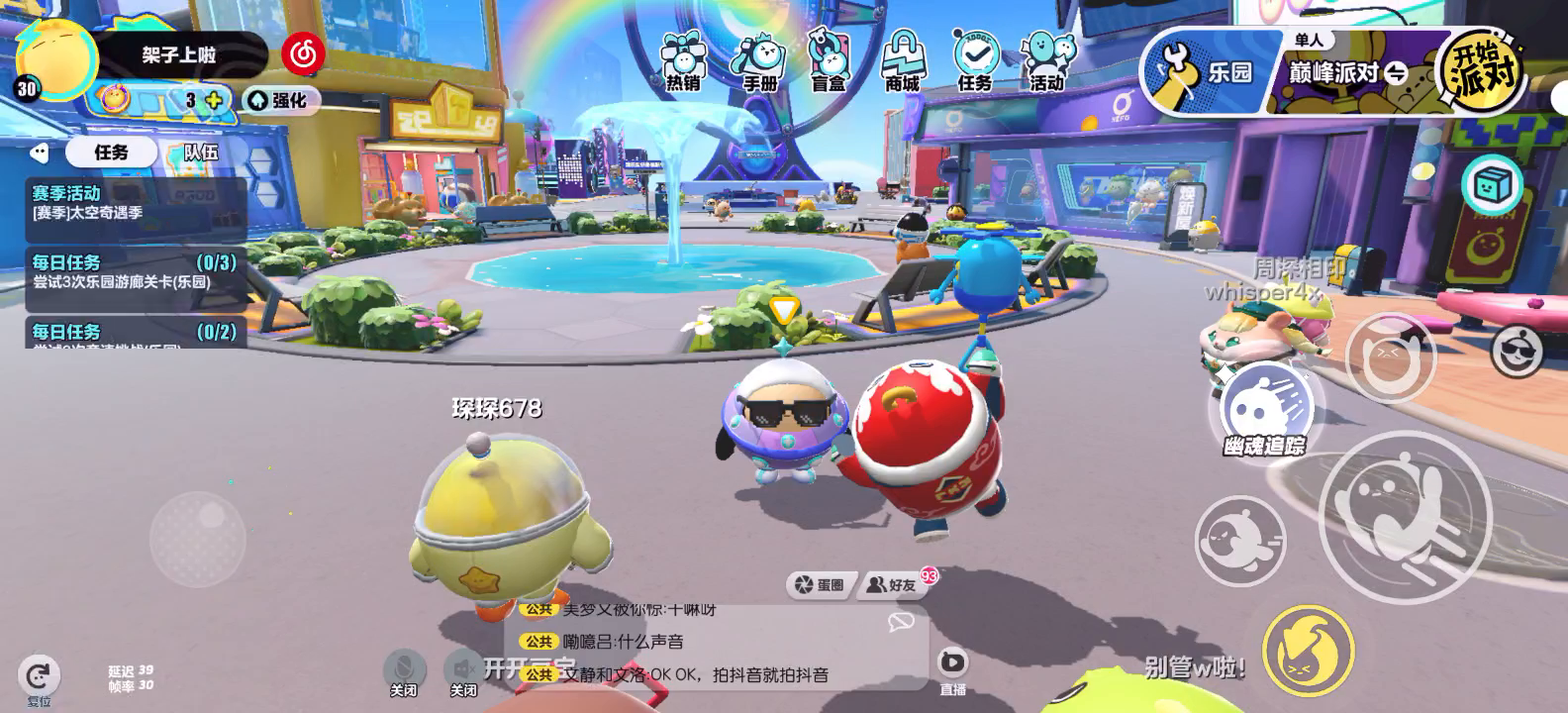1568x713 pixels.
Task: Open the 任务 missions icon in top bar
Action: pos(974,61)
